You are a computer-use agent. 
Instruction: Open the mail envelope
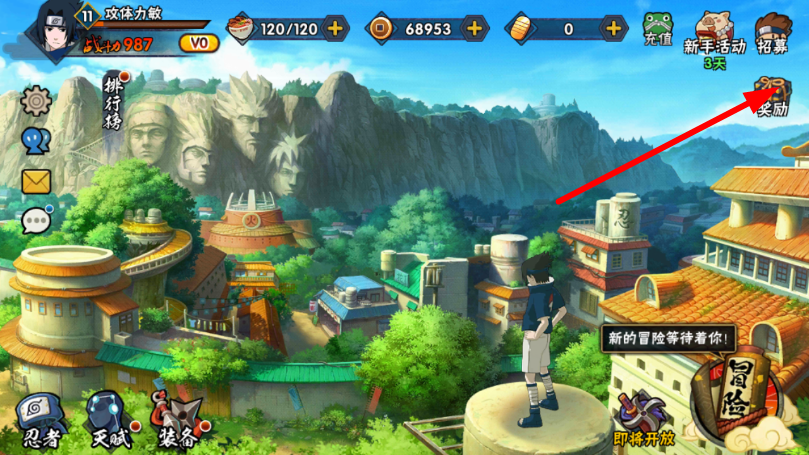coord(36,180)
